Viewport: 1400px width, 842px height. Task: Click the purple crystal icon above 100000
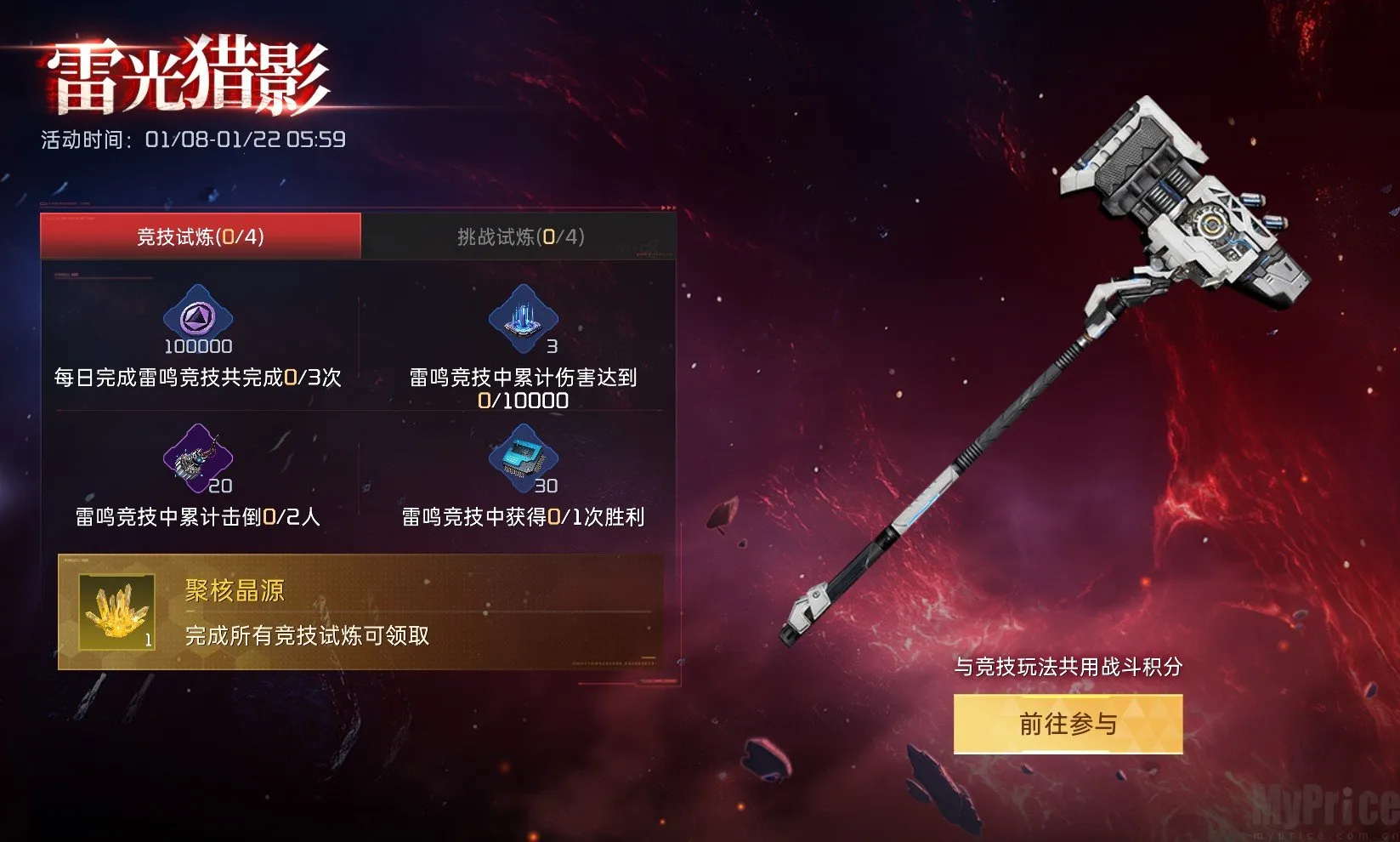click(197, 319)
